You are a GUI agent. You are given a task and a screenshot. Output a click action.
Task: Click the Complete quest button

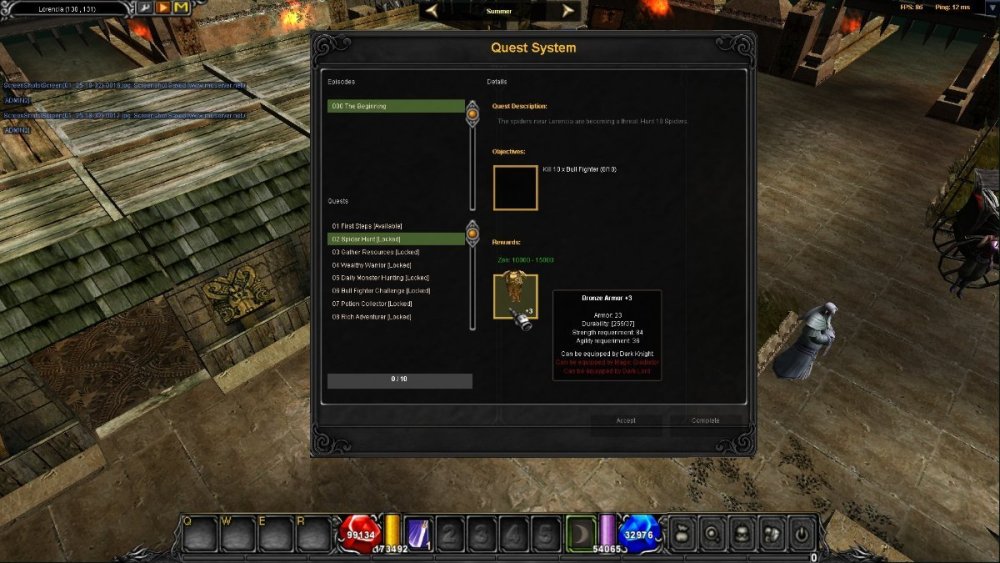[x=706, y=421]
